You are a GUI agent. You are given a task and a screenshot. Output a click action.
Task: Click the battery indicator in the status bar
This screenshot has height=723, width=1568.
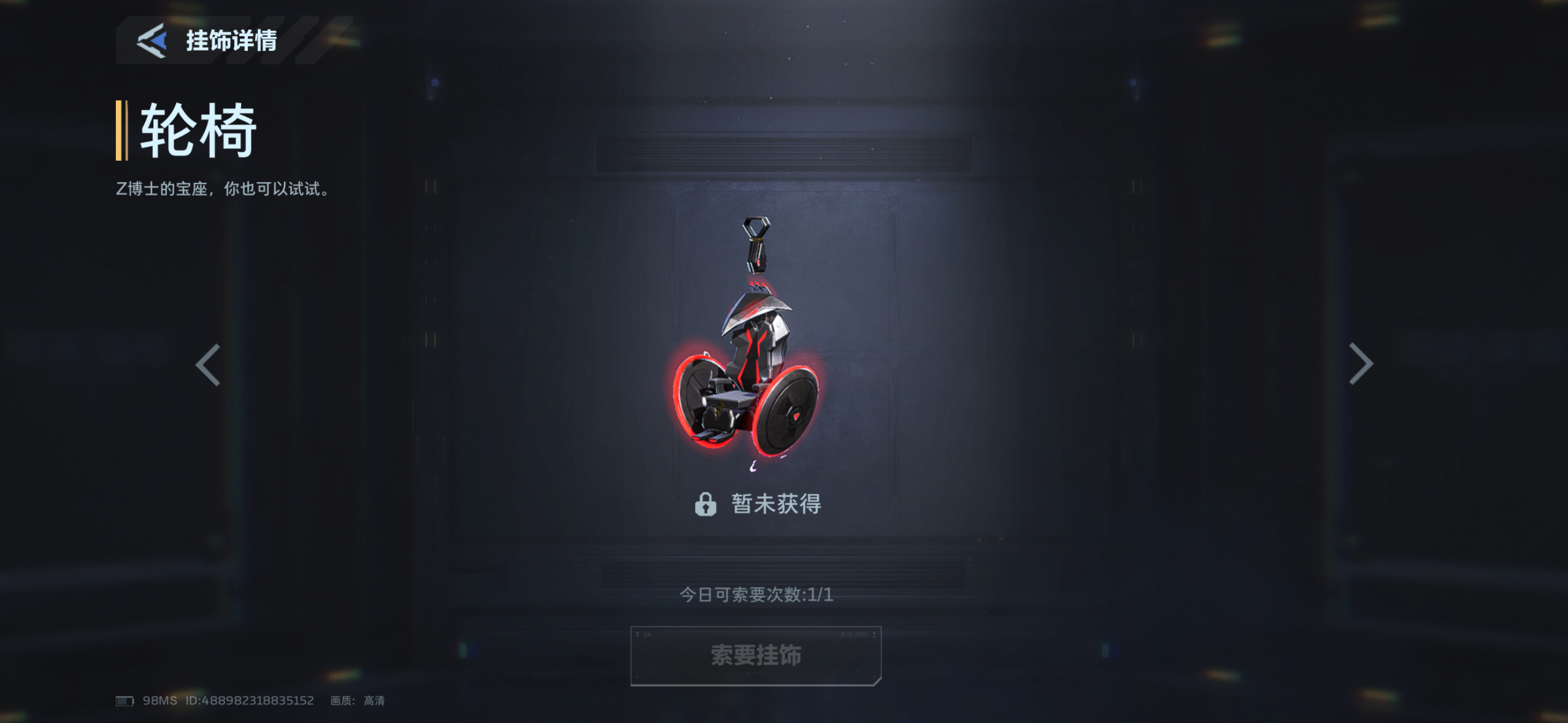[125, 700]
